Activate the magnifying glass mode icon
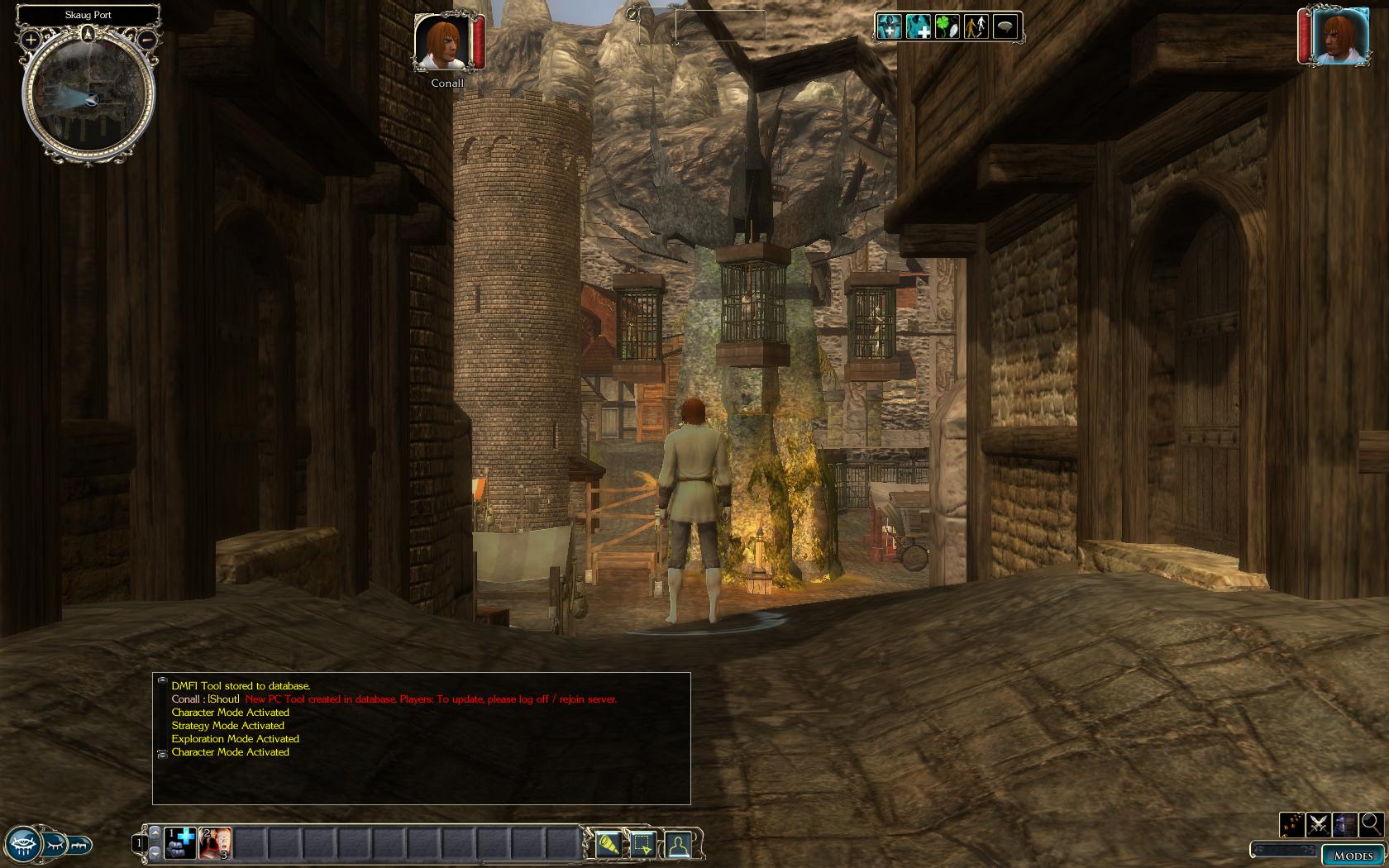The height and width of the screenshot is (868, 1389). 1371,823
